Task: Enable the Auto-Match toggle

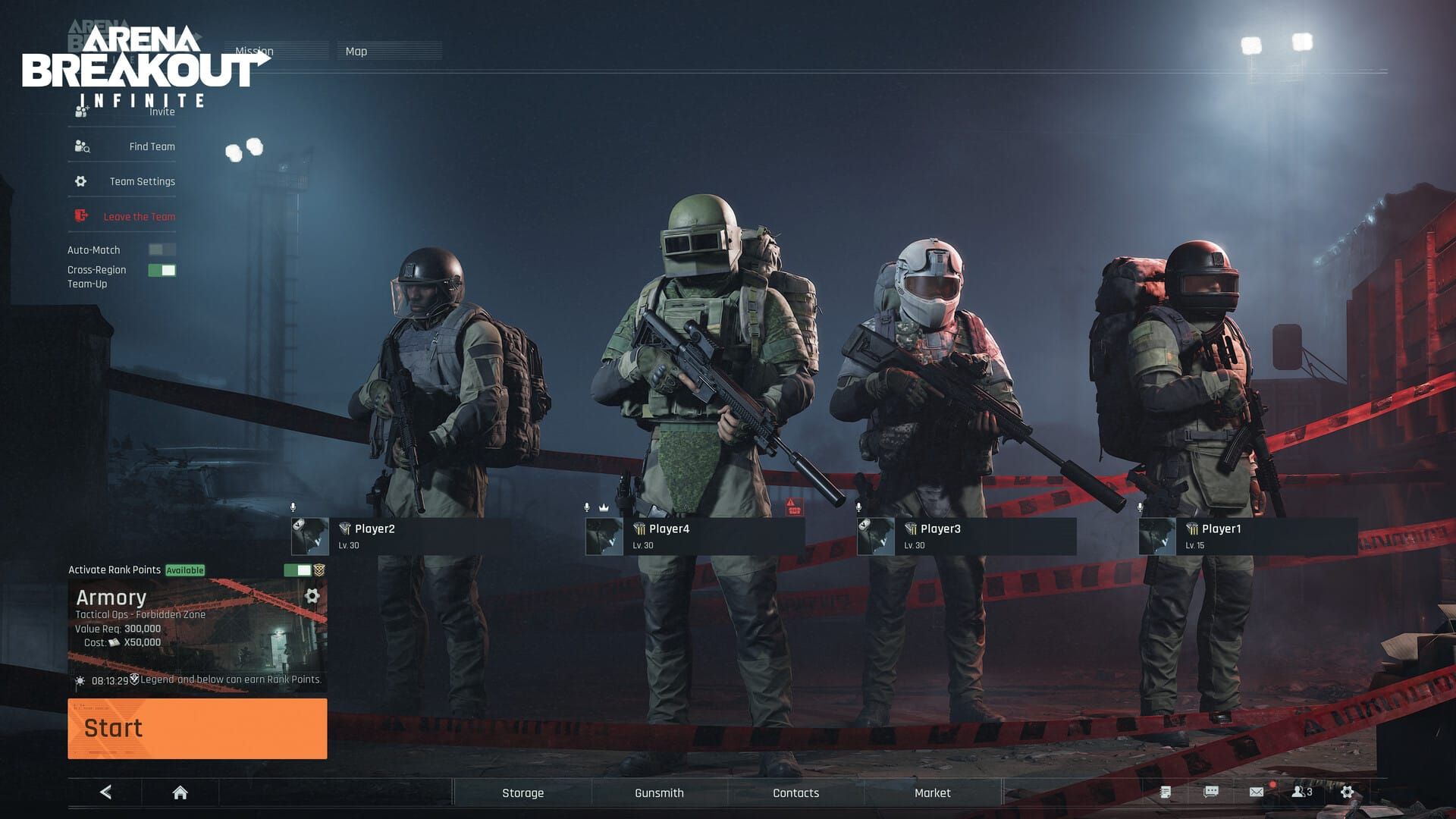Action: click(x=161, y=249)
